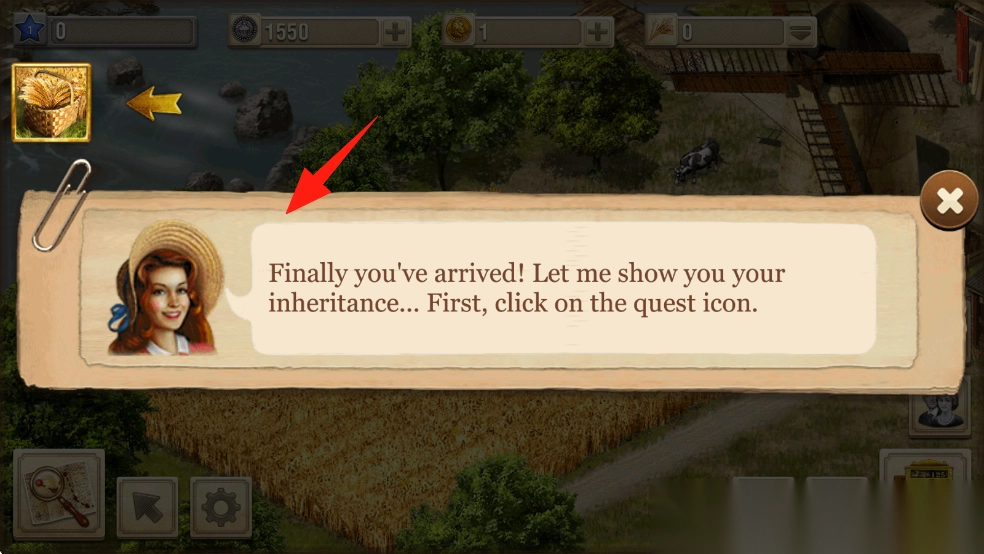Expand the wheat resource dropdown arrow
Screen dimensions: 984x554
[800, 32]
